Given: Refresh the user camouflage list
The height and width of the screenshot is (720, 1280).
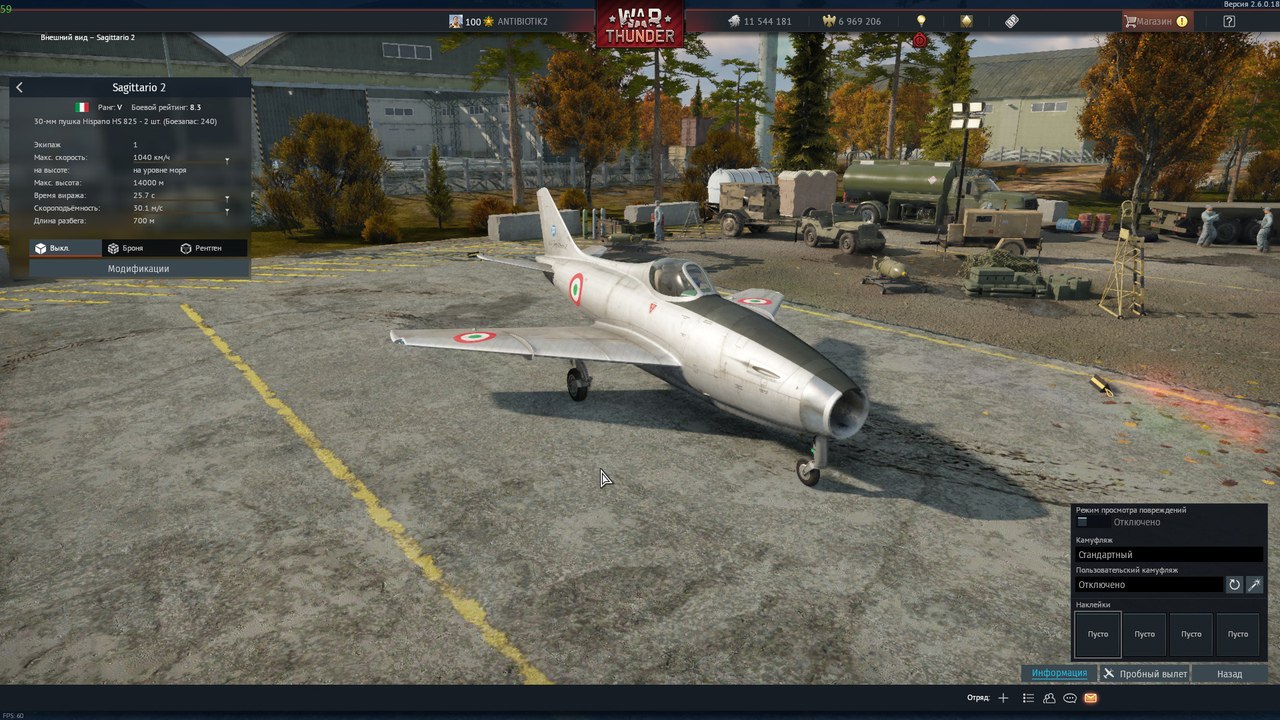Looking at the screenshot, I should tap(1234, 584).
